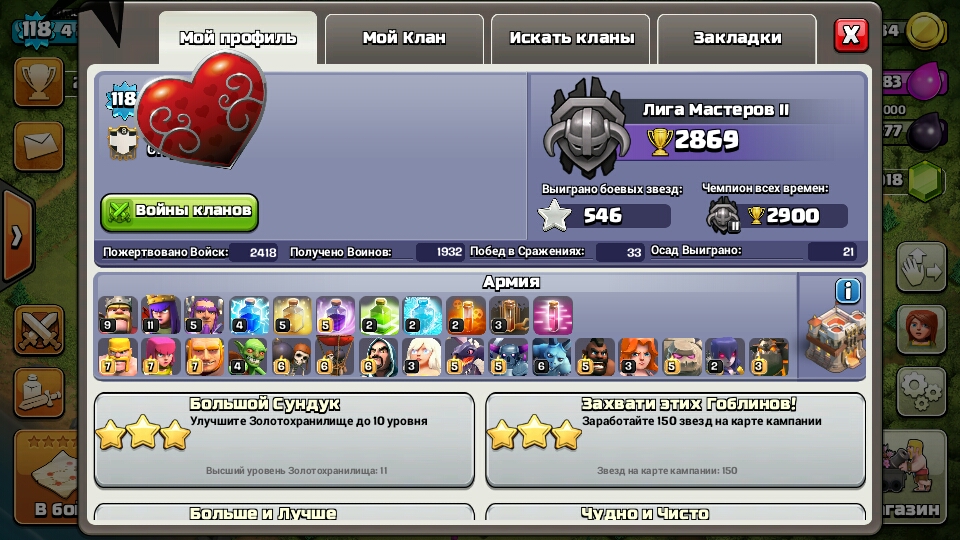Choose the Goblin troop icon
This screenshot has height=540, width=960.
point(246,357)
